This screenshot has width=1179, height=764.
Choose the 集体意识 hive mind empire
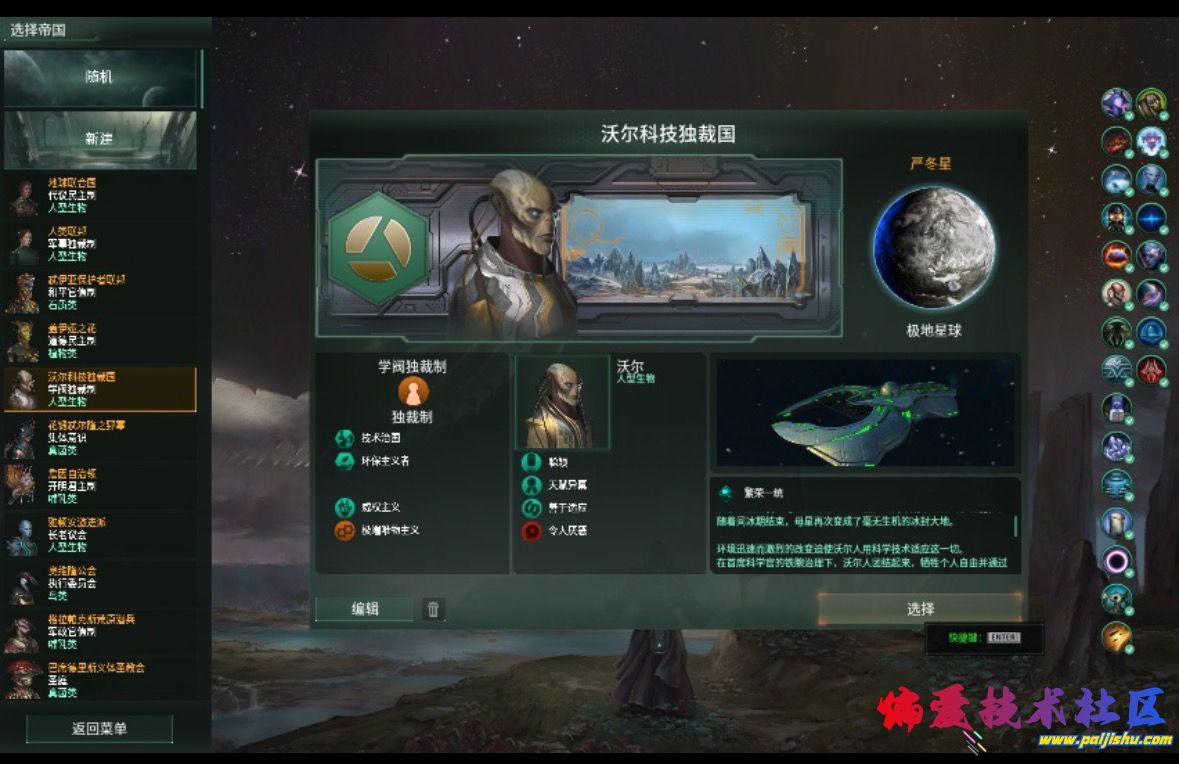[100, 437]
